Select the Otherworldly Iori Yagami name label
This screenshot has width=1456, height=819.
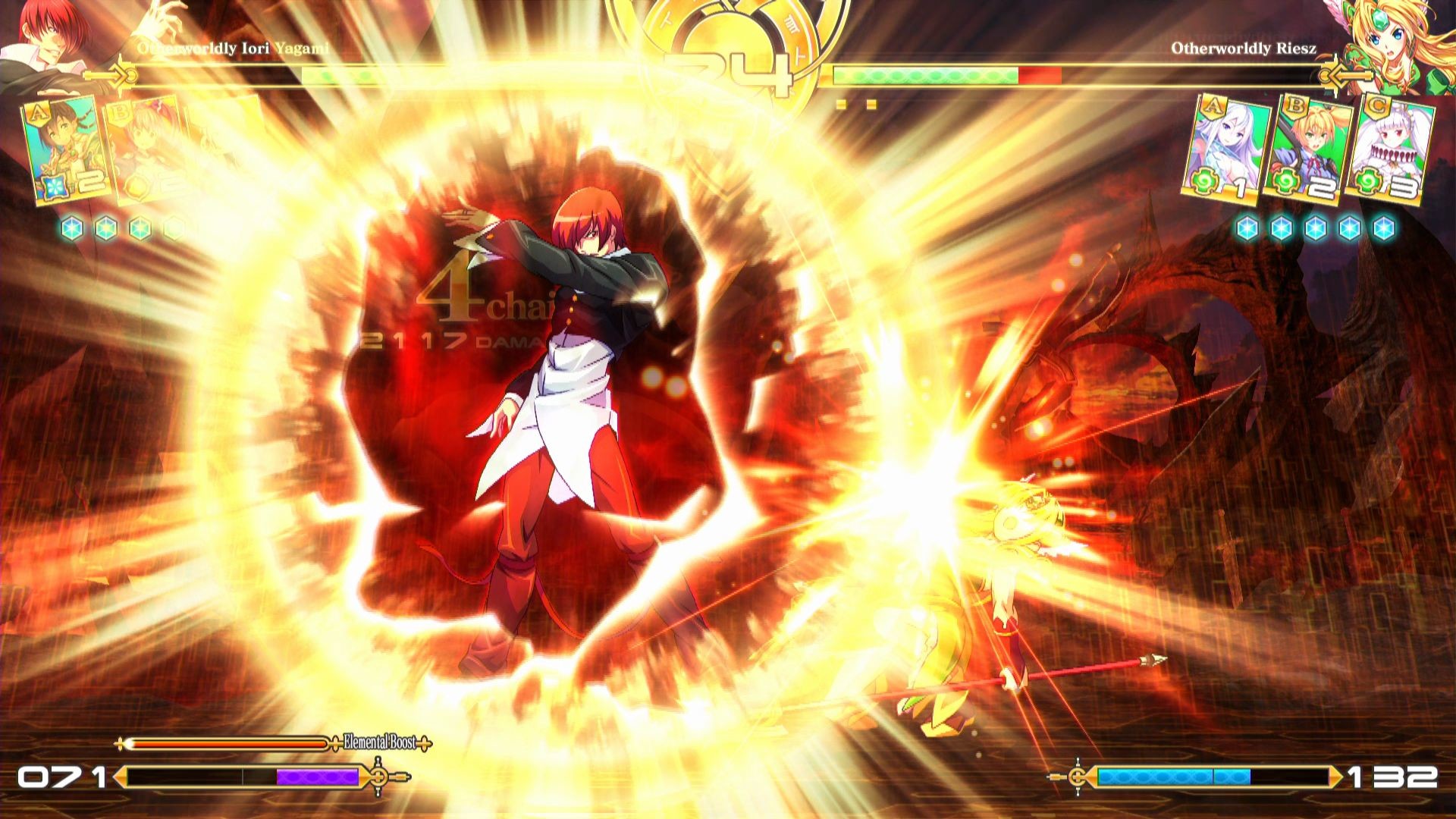click(234, 48)
